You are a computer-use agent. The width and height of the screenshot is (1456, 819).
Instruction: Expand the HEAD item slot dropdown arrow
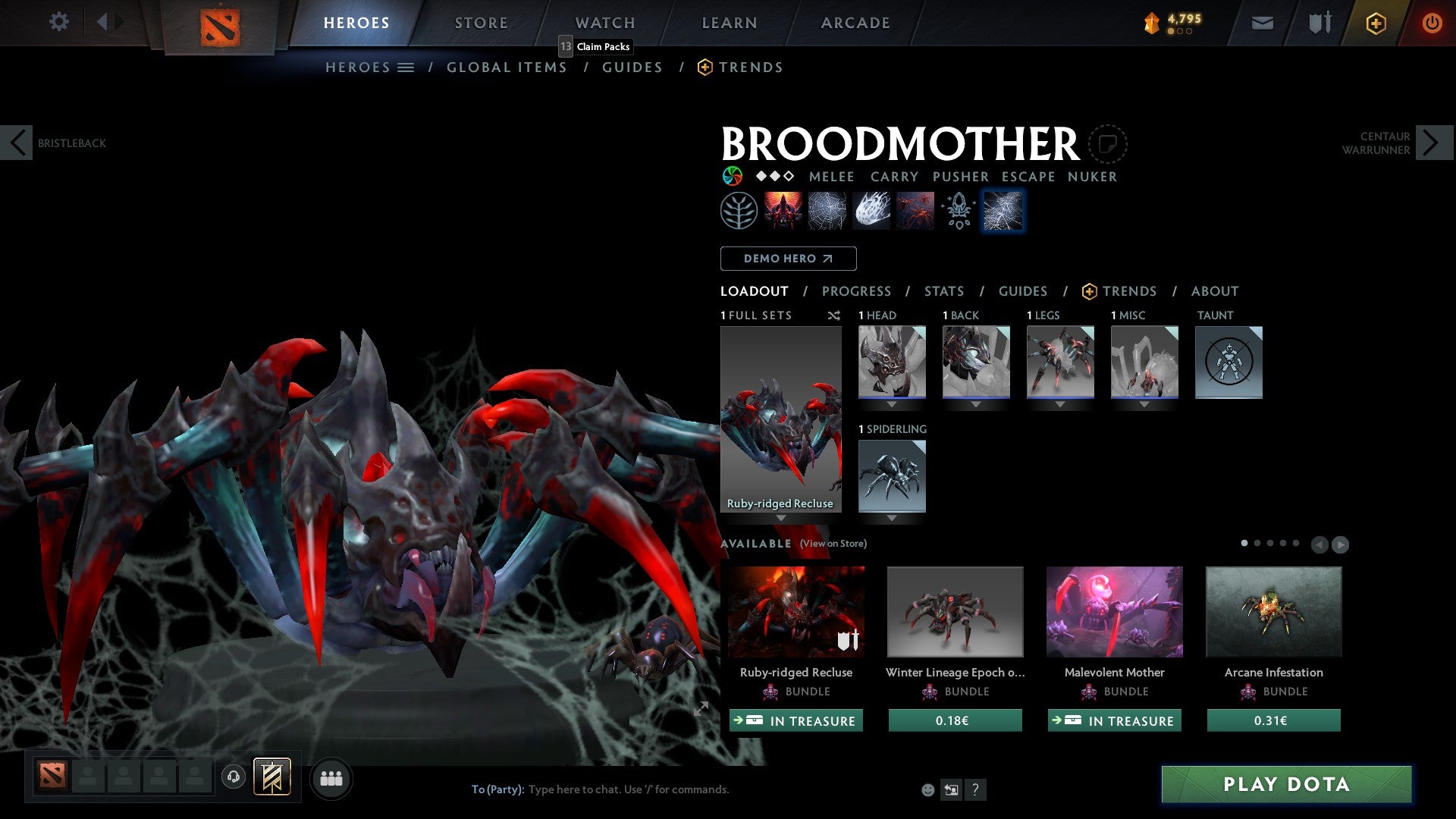point(892,404)
